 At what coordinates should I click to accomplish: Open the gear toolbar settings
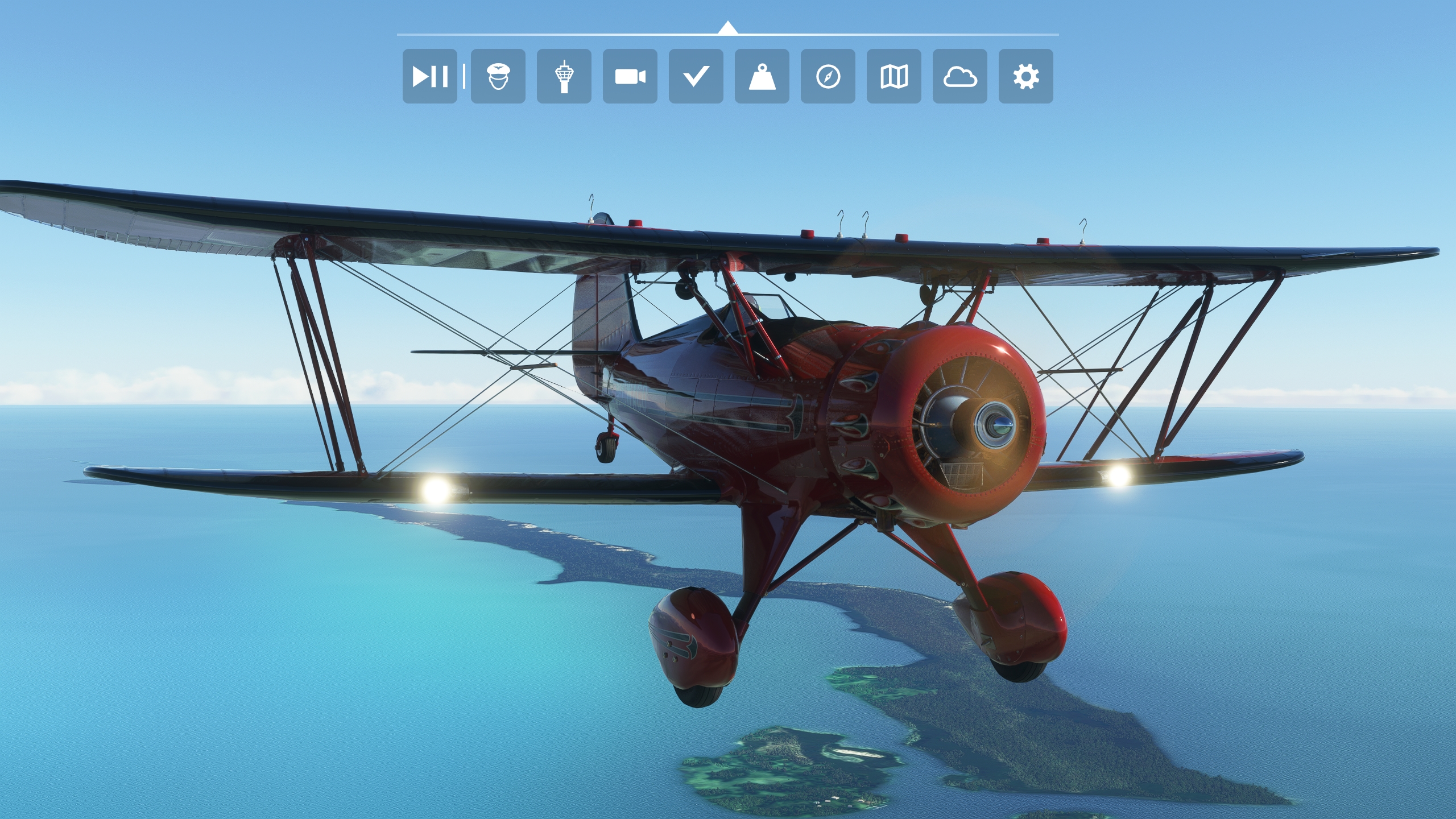[x=1025, y=76]
